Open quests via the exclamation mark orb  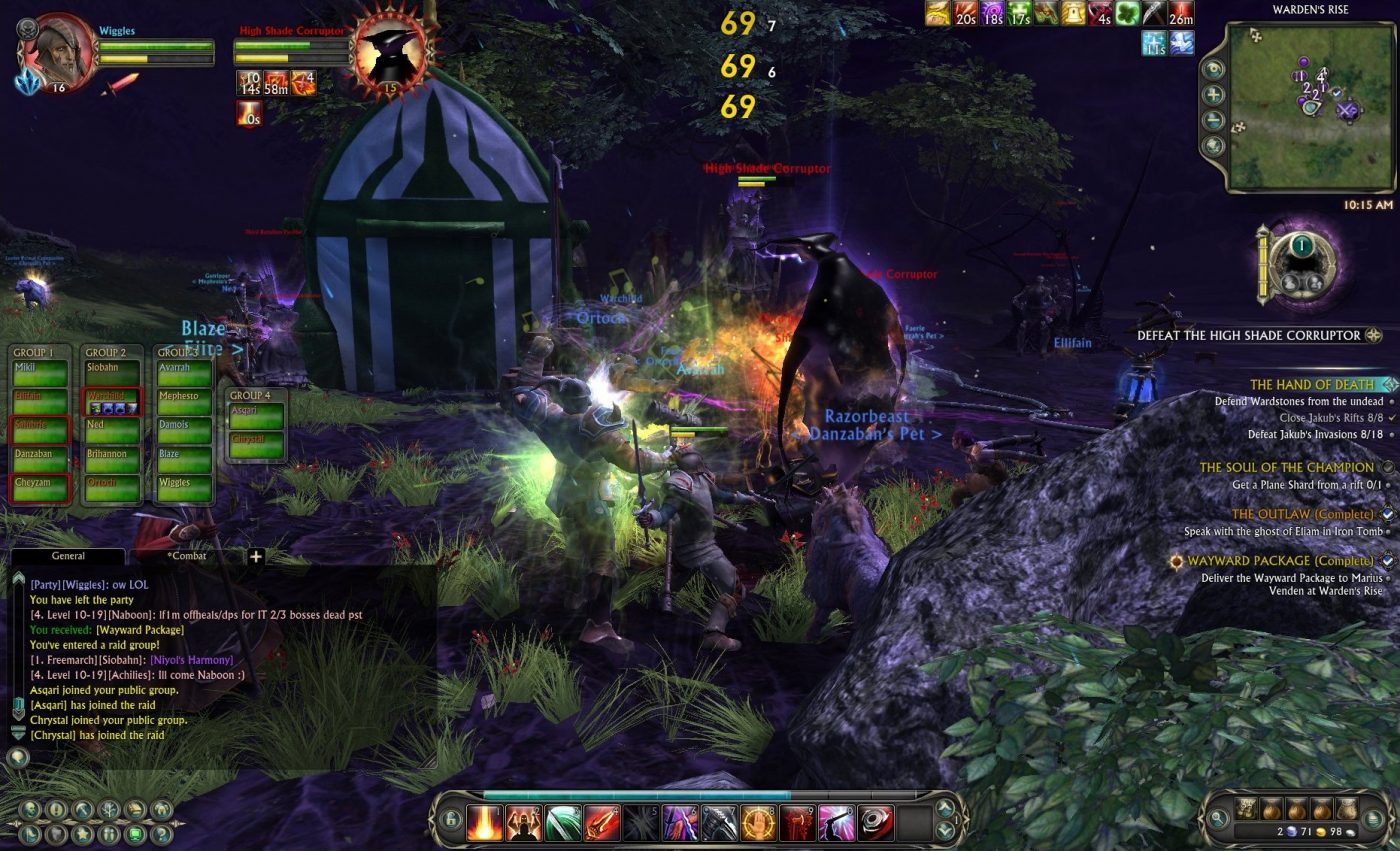pyautogui.click(x=56, y=809)
